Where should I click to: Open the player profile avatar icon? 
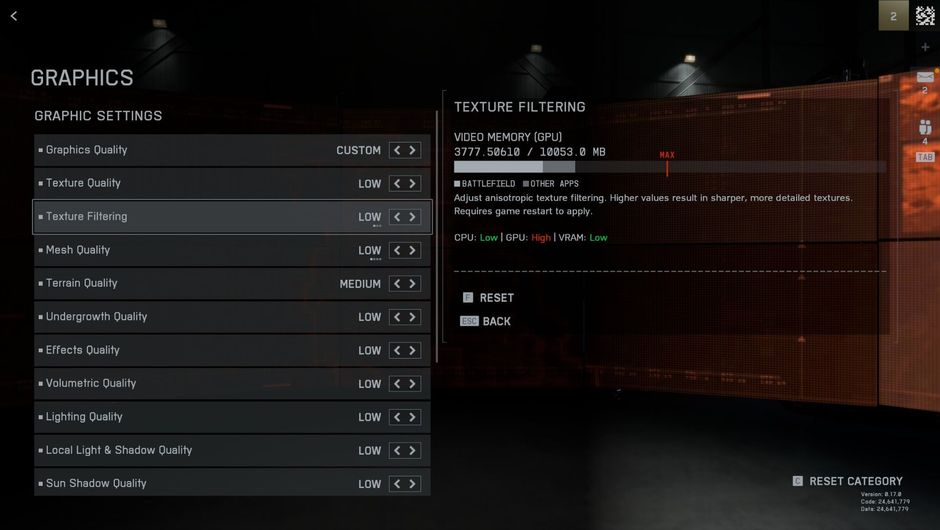point(925,16)
